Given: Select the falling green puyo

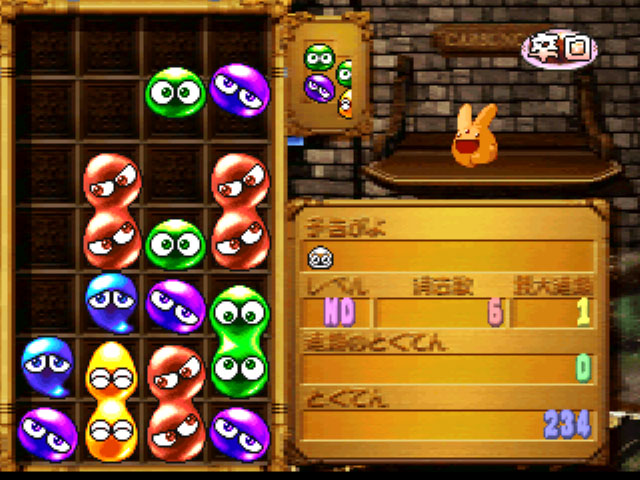Looking at the screenshot, I should pos(176,92).
